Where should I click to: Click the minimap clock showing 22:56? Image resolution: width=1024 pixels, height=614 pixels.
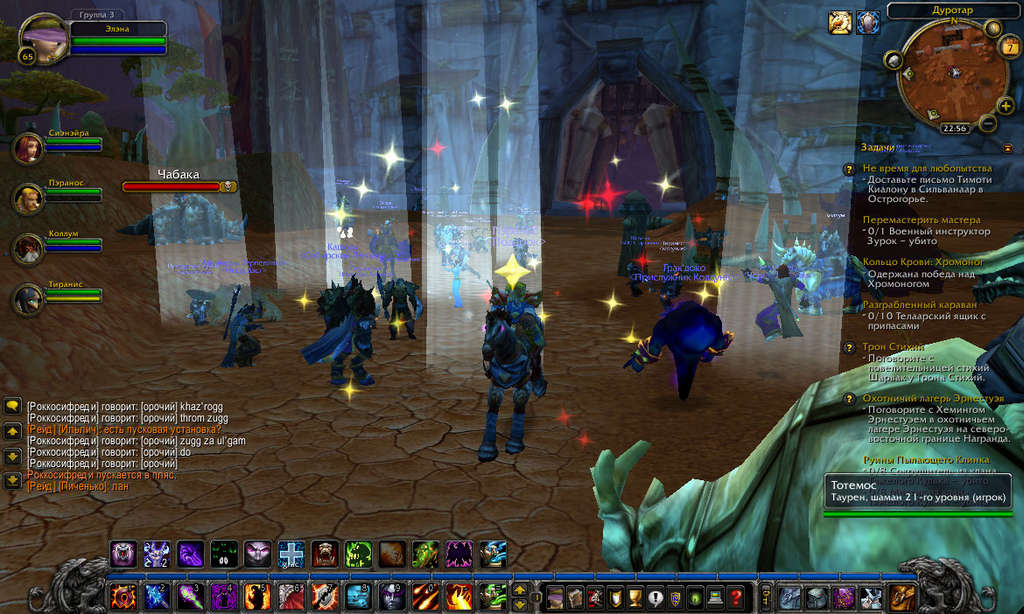click(x=954, y=128)
